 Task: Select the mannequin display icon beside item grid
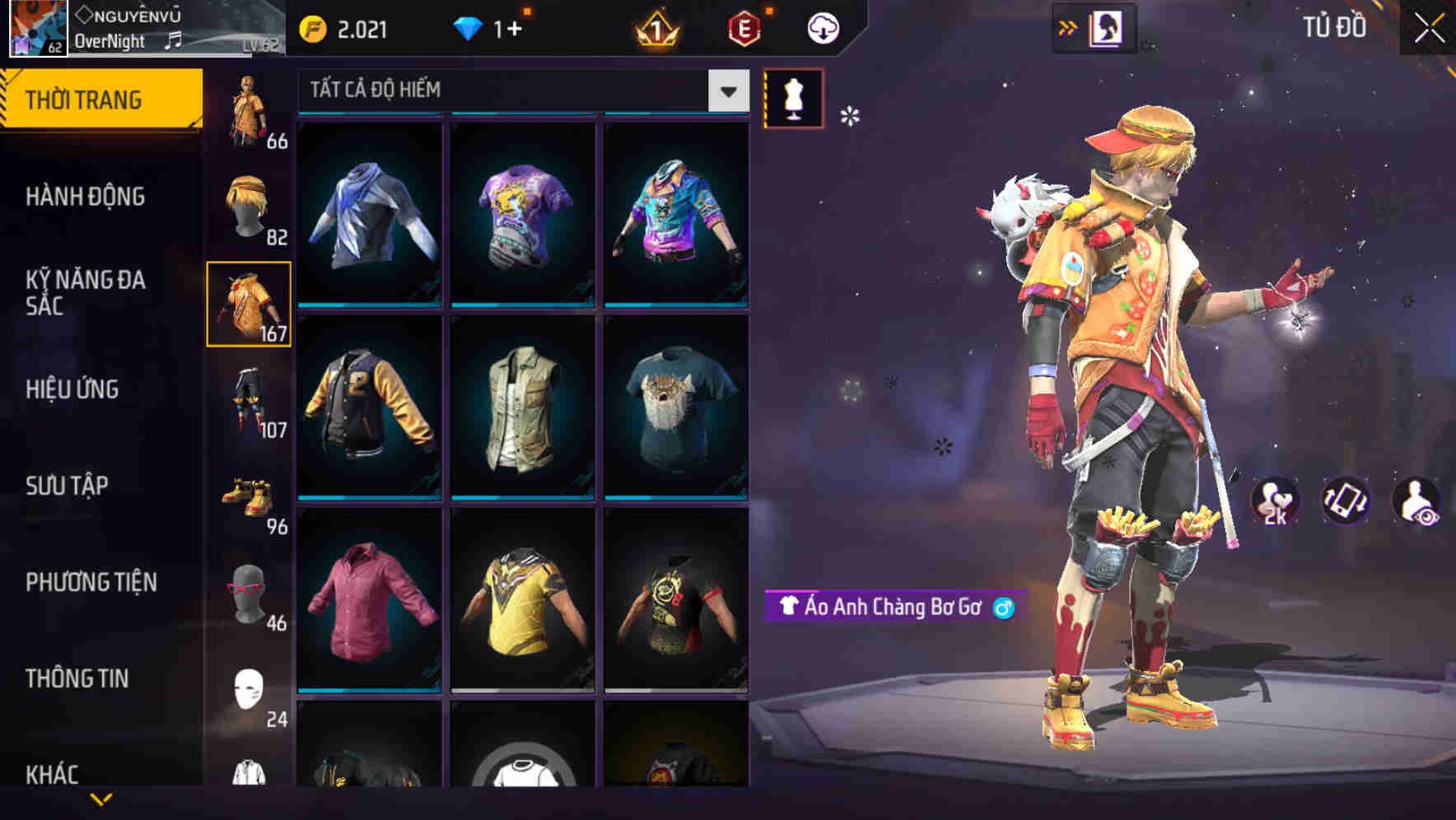pyautogui.click(x=795, y=99)
